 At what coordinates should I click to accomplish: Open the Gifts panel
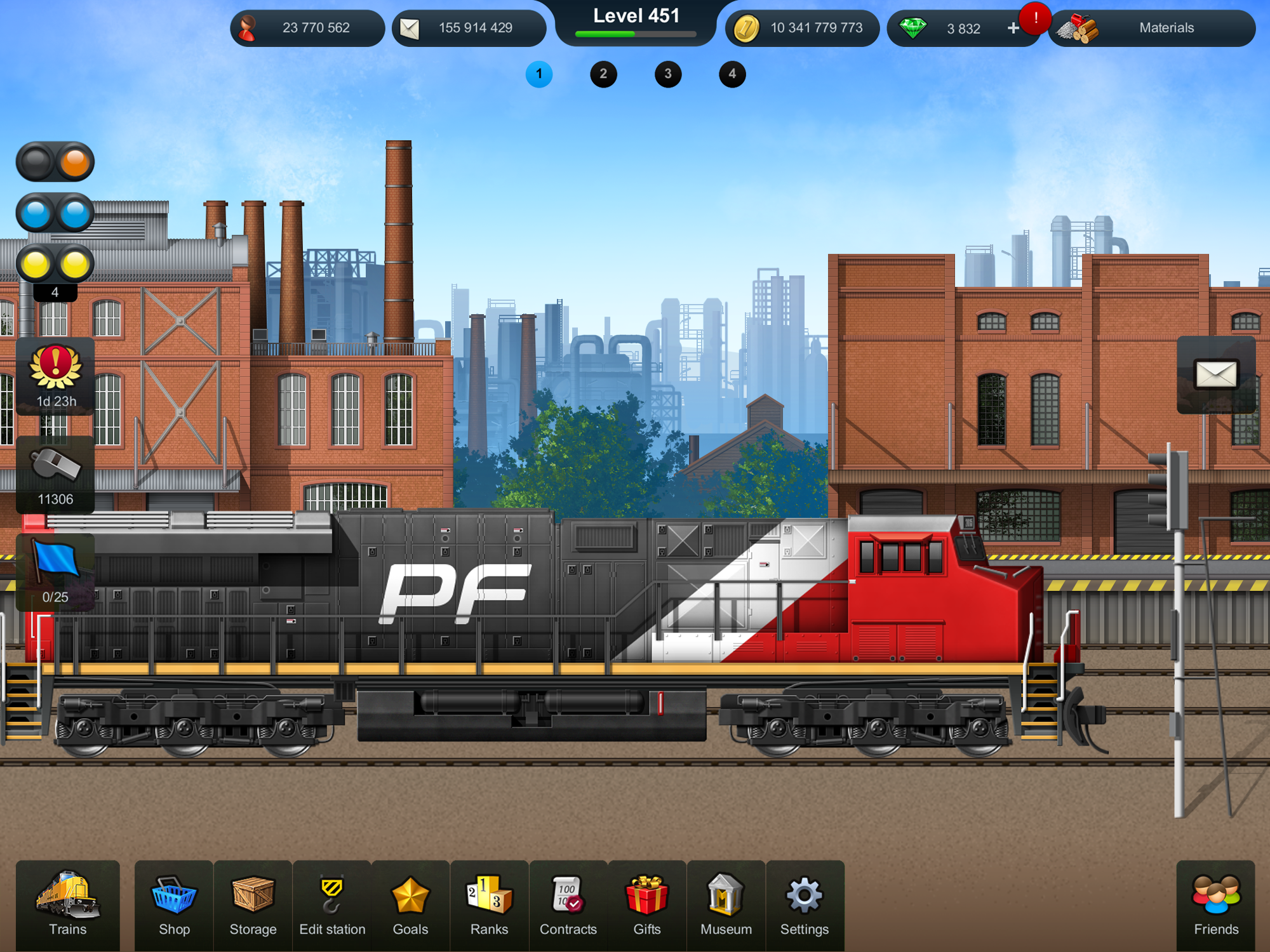point(647,904)
